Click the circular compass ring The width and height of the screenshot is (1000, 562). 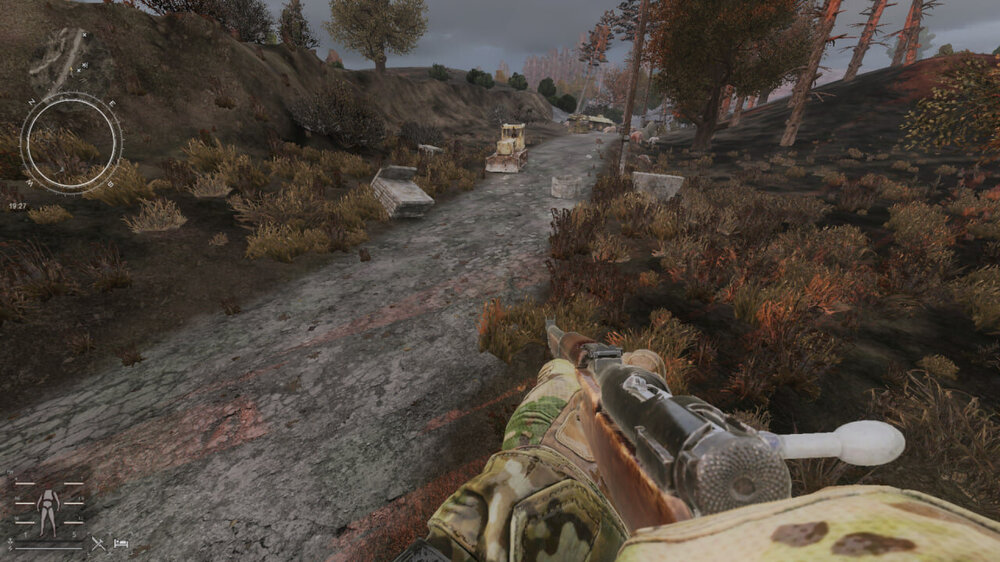coord(70,143)
